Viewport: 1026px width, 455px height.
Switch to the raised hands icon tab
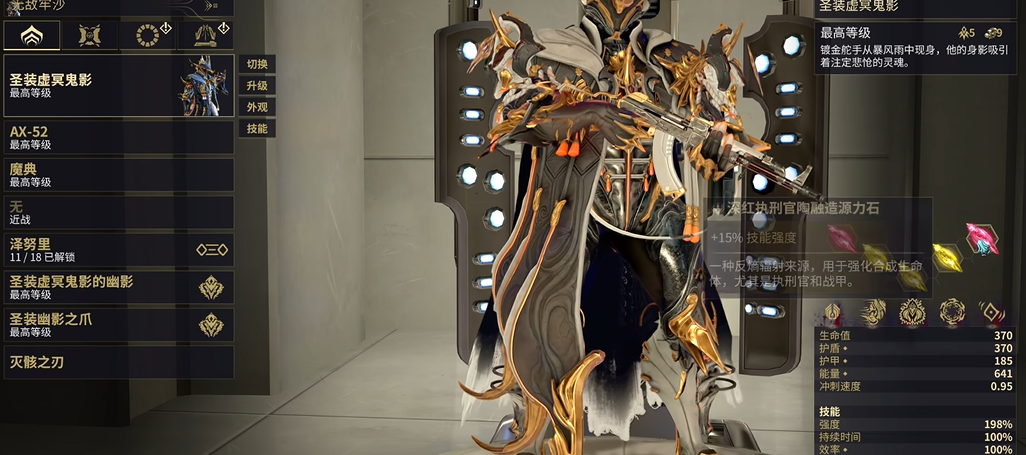click(205, 36)
